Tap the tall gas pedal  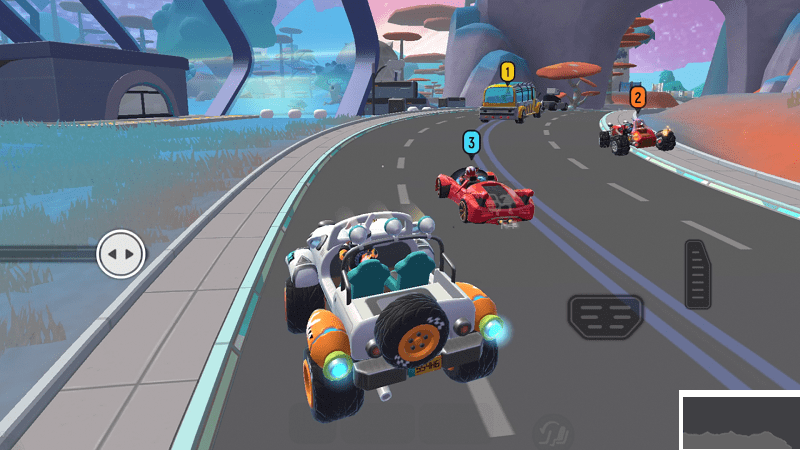pos(699,273)
